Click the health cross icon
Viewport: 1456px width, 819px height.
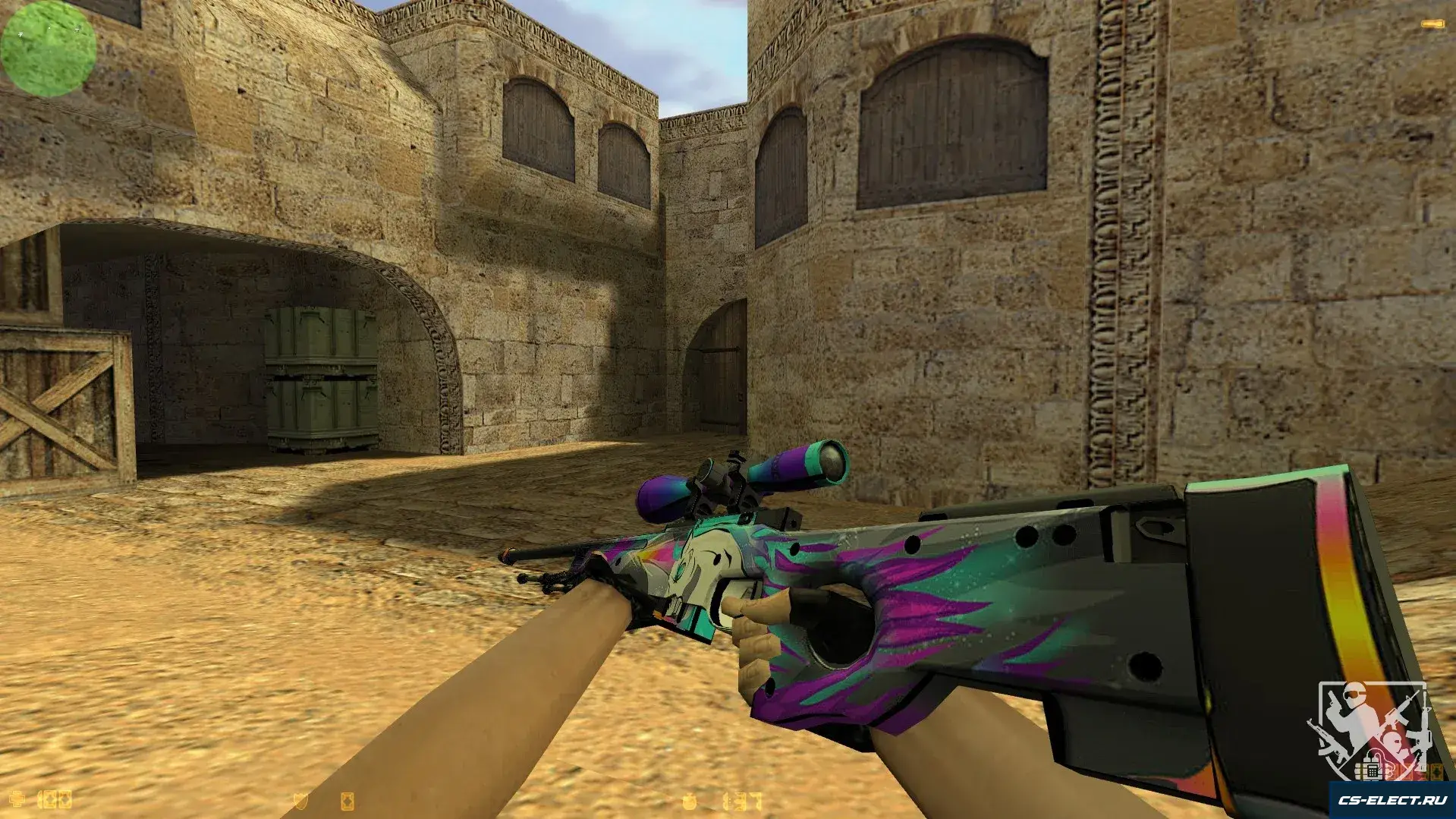16,799
